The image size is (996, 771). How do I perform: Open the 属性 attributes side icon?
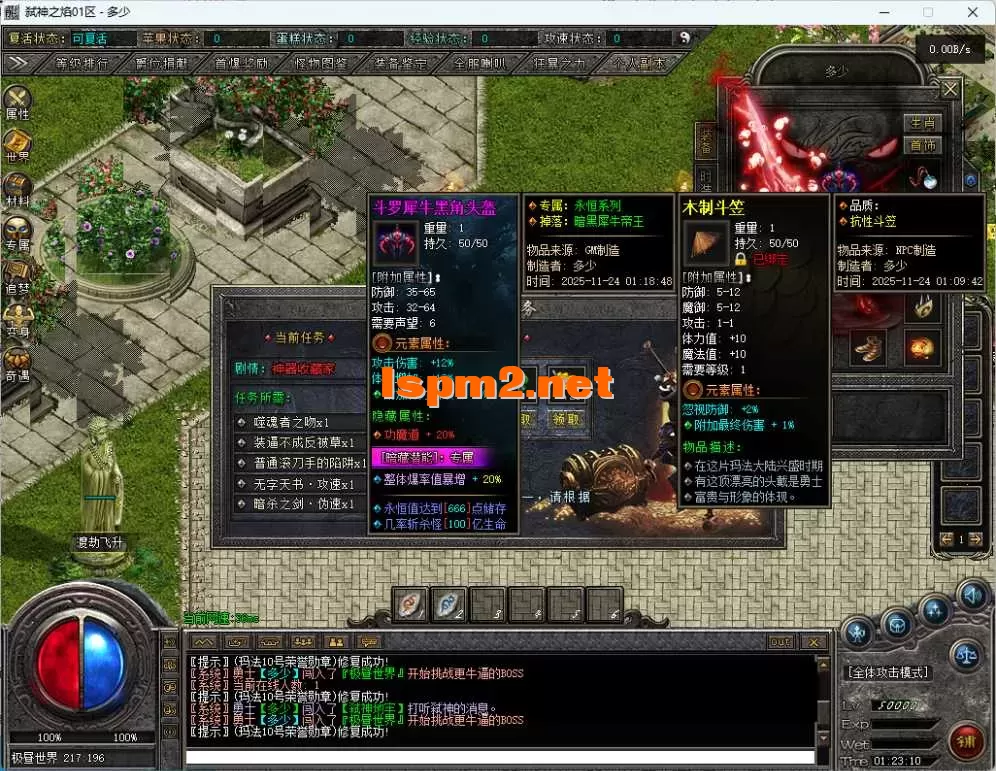[17, 104]
